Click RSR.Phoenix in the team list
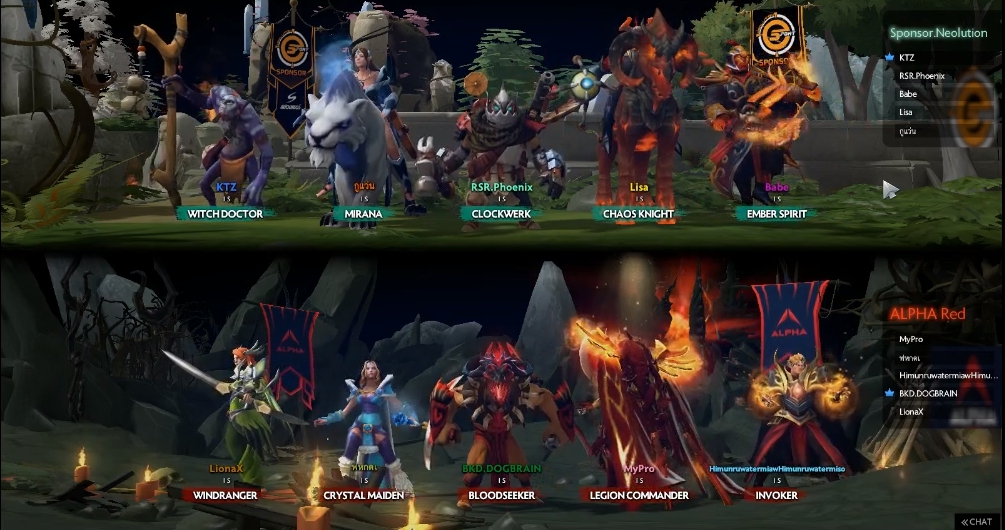1005x530 pixels. pos(921,76)
